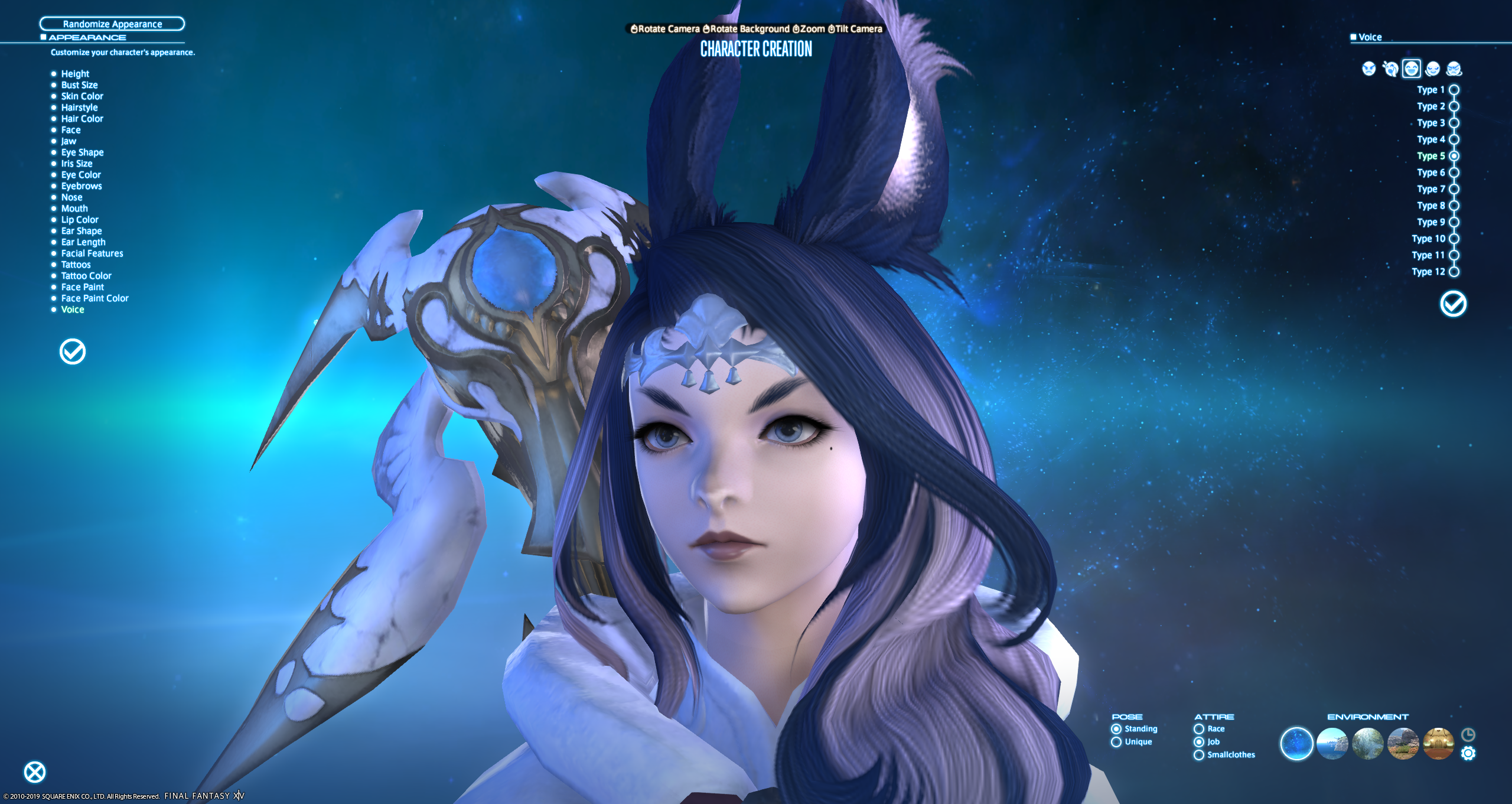The width and height of the screenshot is (1512, 804).
Task: Select voice Type 1
Action: (1454, 90)
